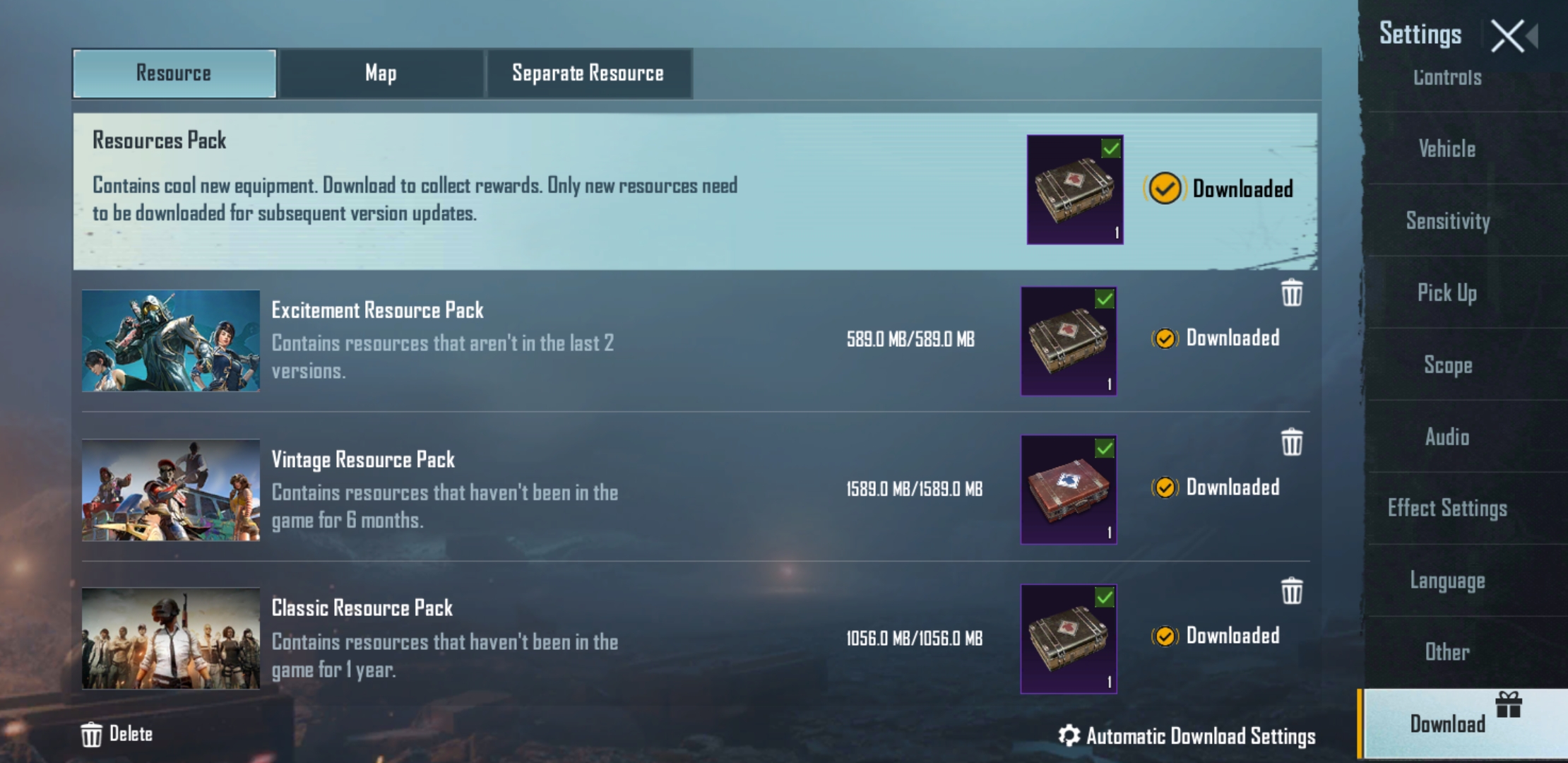The width and height of the screenshot is (1568, 763).
Task: Switch to the Map tab
Action: click(381, 73)
